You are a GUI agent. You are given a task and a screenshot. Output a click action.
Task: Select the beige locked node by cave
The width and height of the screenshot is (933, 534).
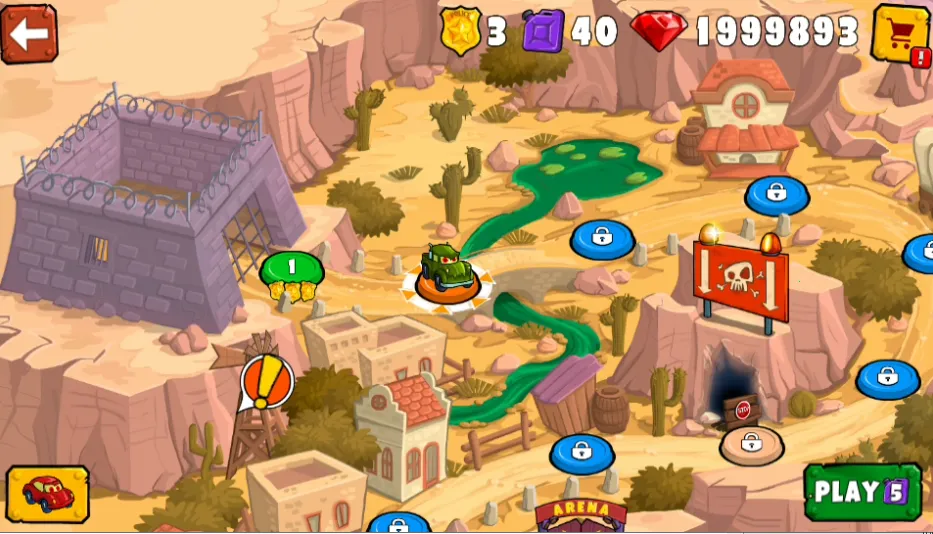coord(751,443)
